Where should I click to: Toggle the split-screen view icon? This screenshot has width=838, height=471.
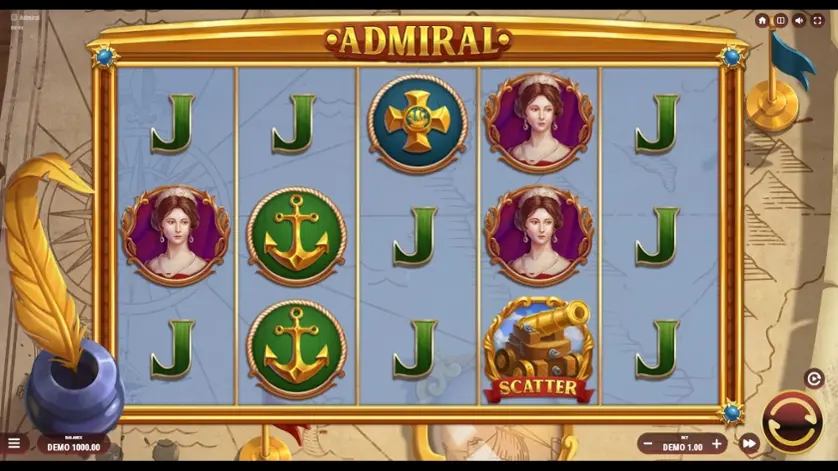pyautogui.click(x=780, y=20)
